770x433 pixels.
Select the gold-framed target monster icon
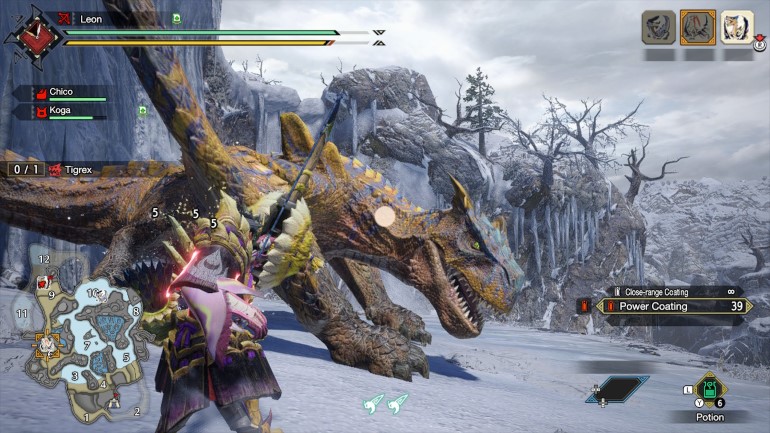coord(697,27)
